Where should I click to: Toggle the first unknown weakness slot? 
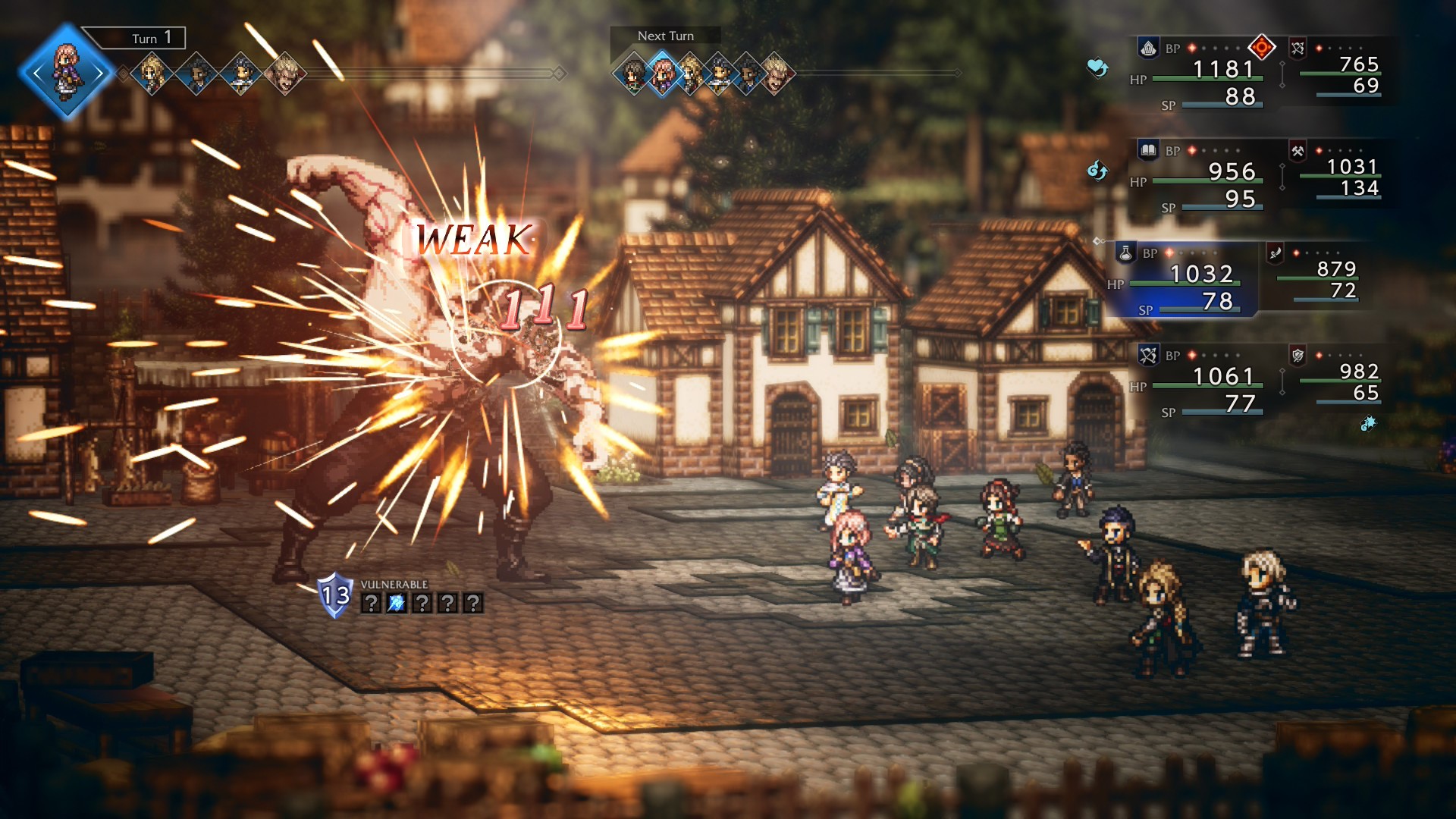[372, 603]
